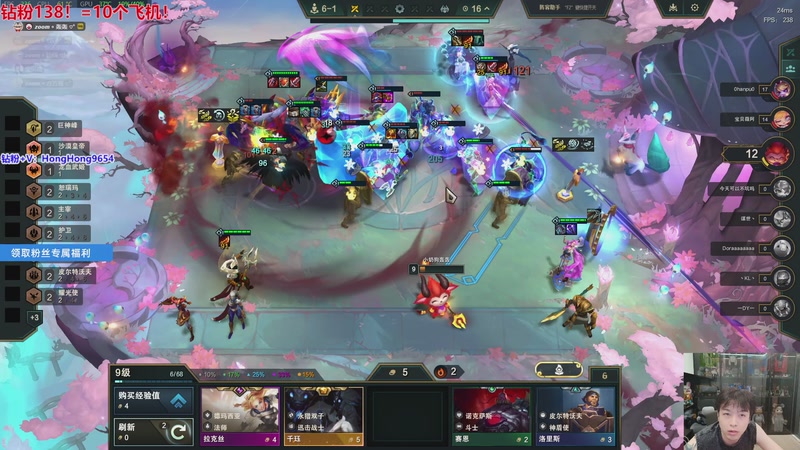Open the gear settings icon
Viewport: 800px width, 450px height.
[695, 8]
